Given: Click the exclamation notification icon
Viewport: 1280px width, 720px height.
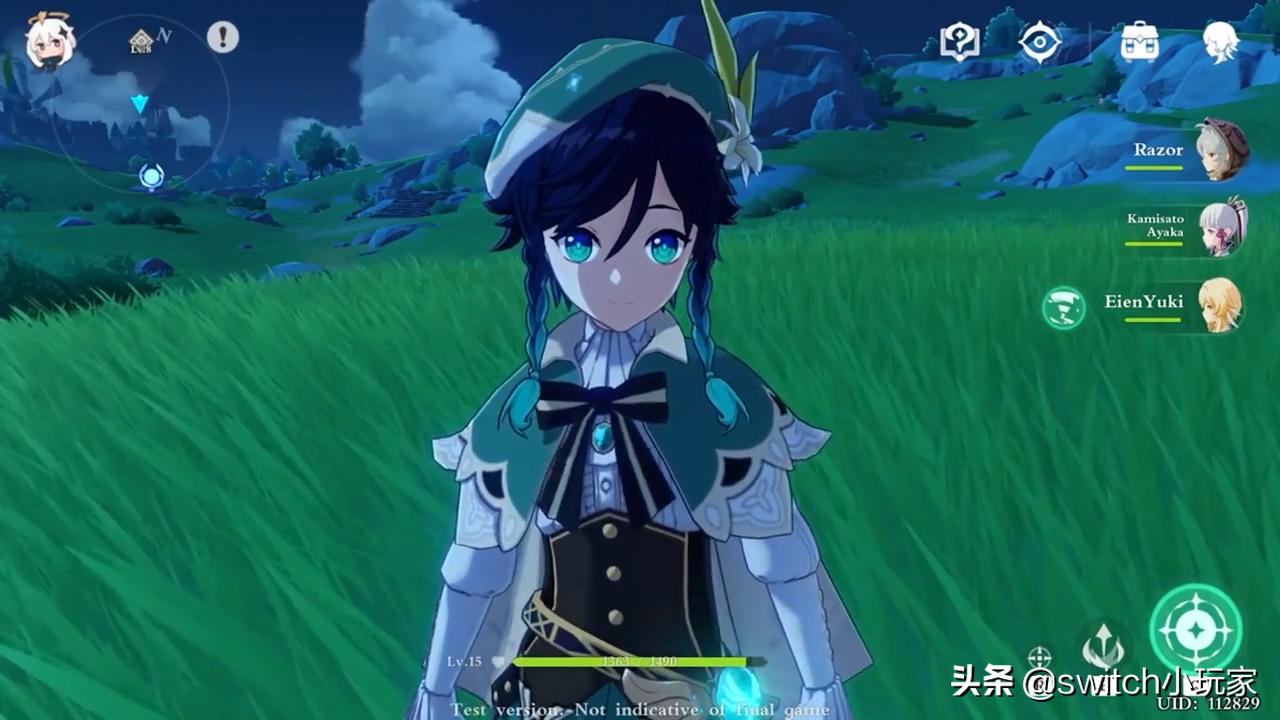Looking at the screenshot, I should click(x=223, y=37).
